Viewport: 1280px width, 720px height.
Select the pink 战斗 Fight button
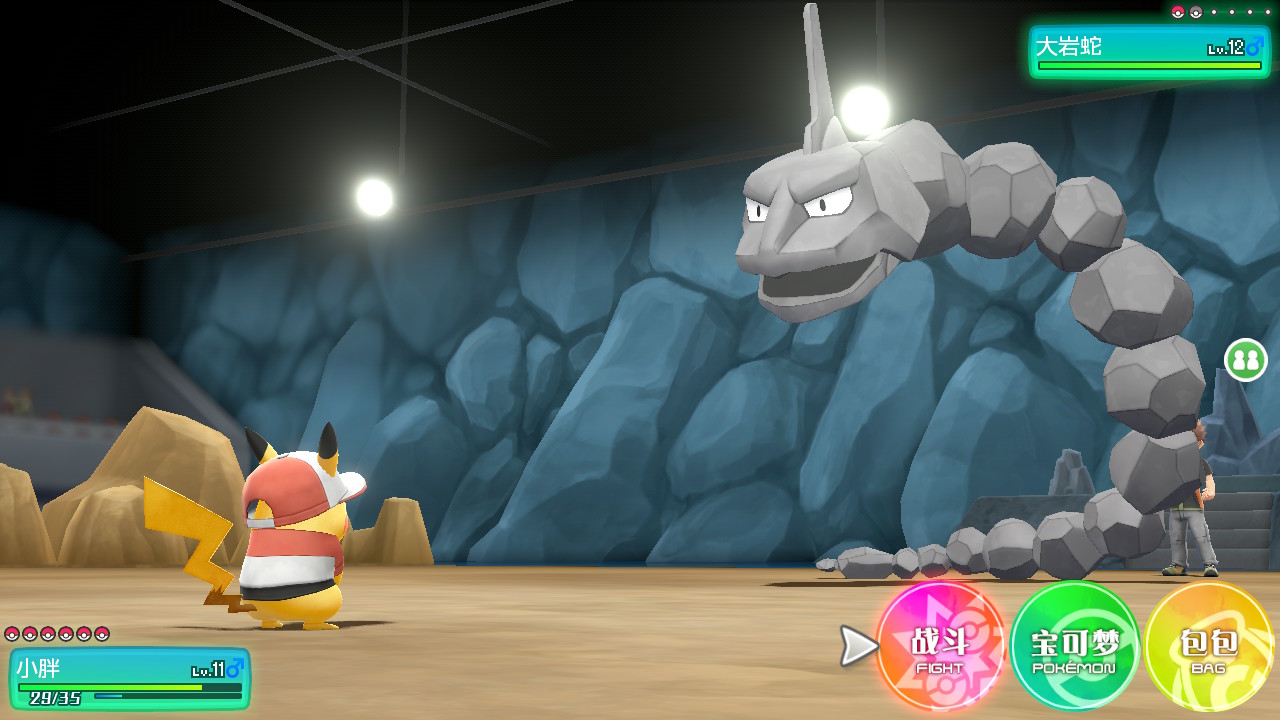click(x=940, y=647)
